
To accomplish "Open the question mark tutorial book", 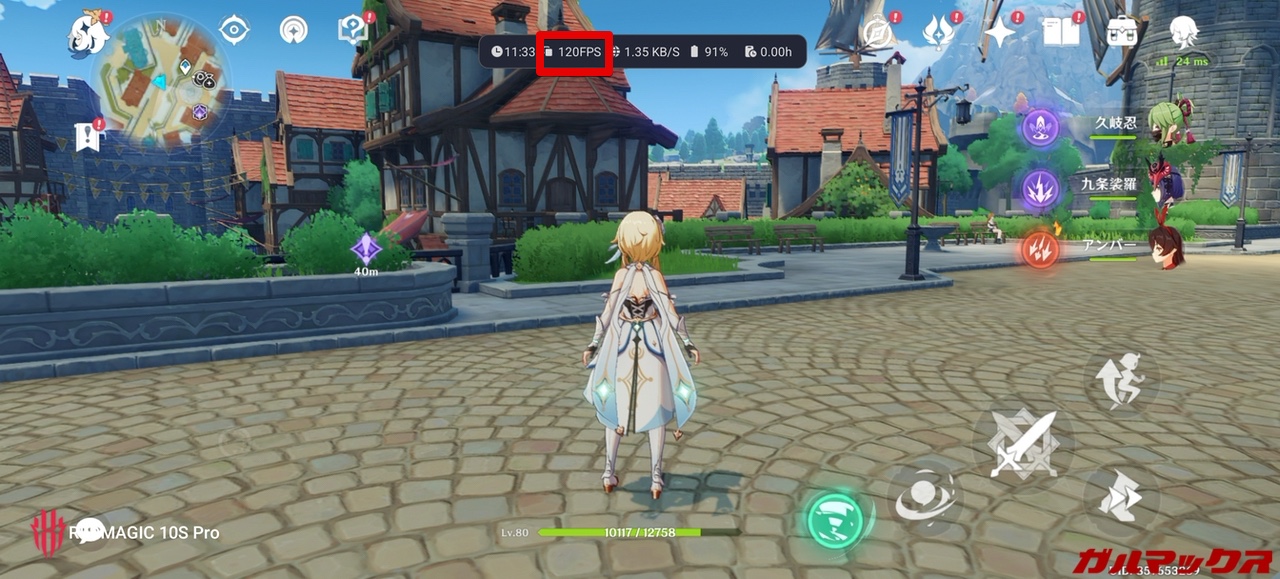I will (352, 30).
